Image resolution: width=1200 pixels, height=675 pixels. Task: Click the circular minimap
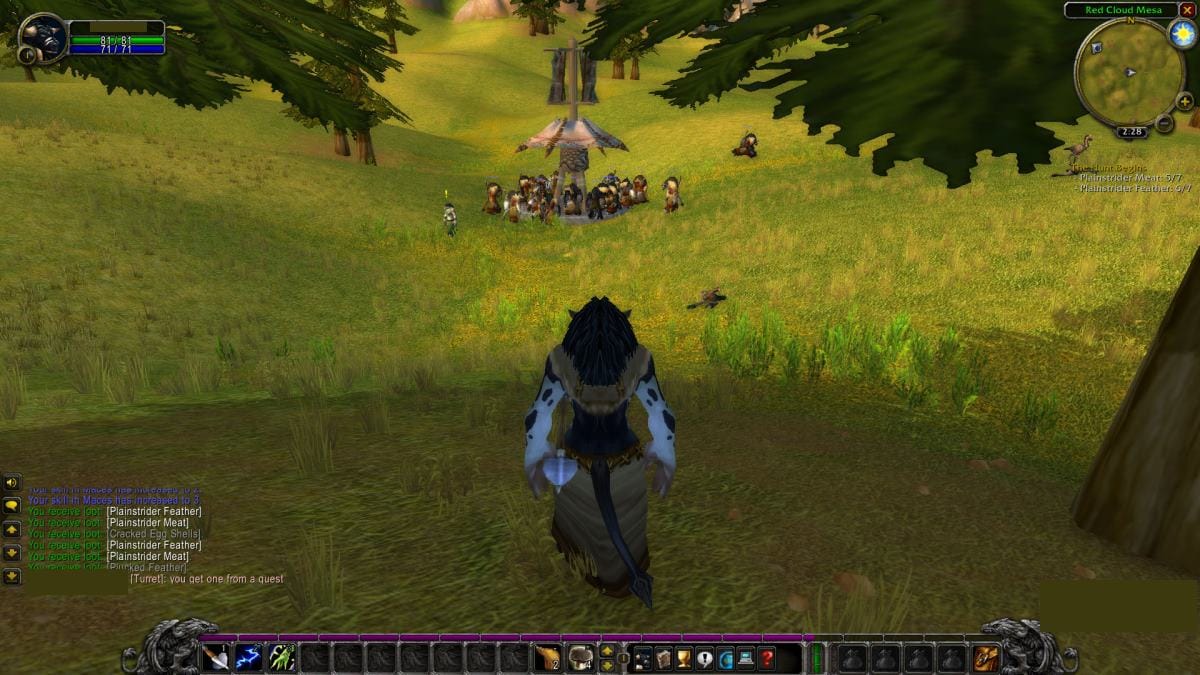tap(1128, 73)
